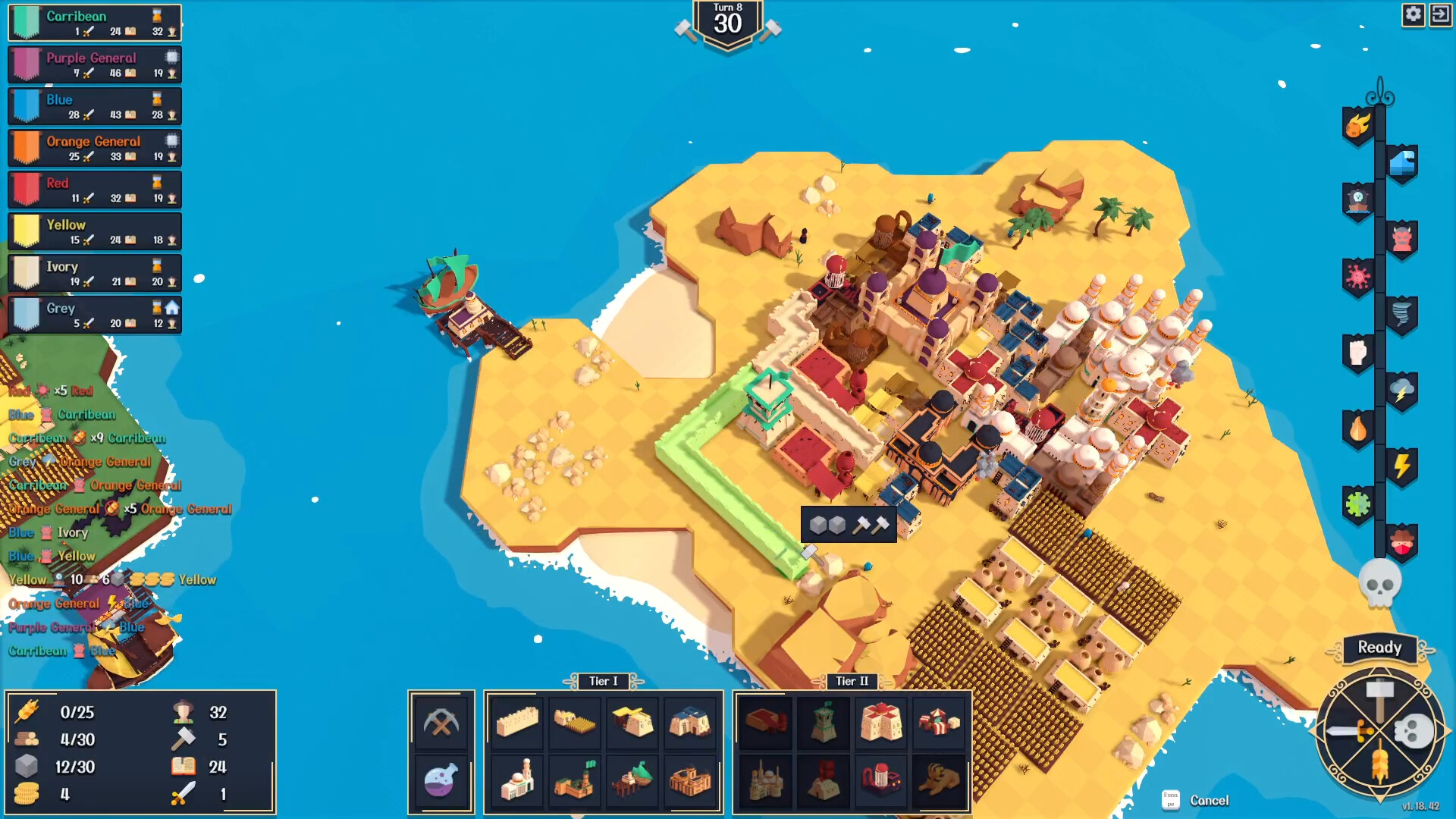Image resolution: width=1456 pixels, height=819 pixels.
Task: Open the settings gear menu
Action: click(x=1414, y=14)
